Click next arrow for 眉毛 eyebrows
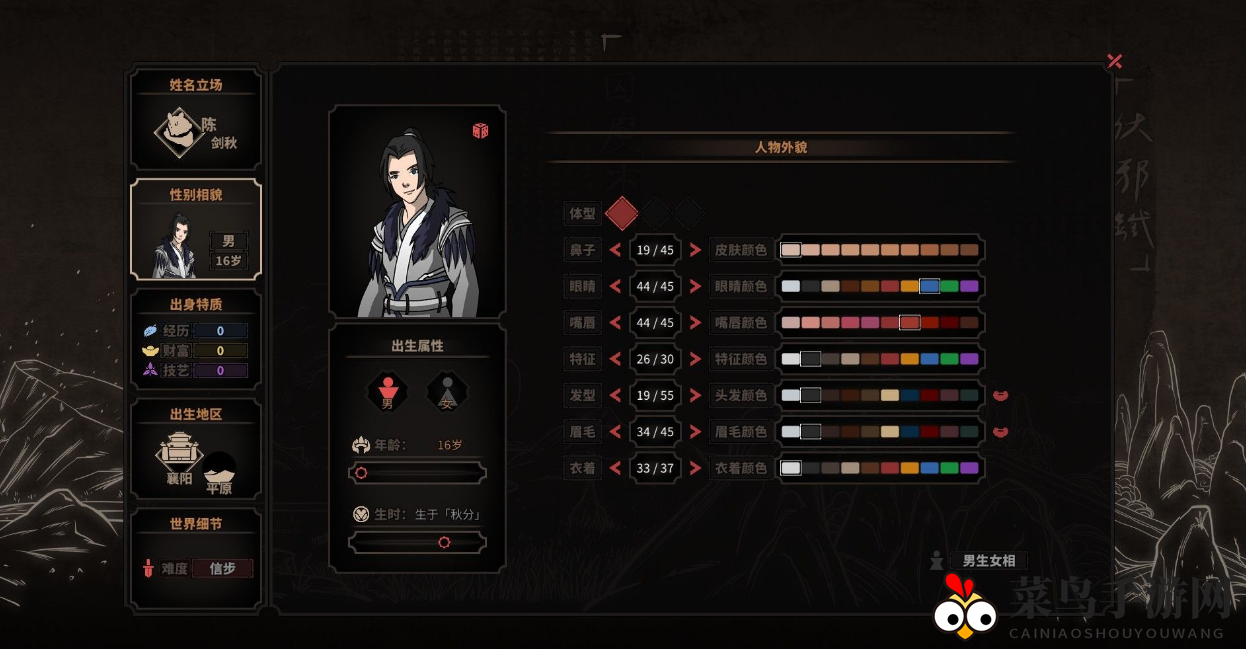The width and height of the screenshot is (1246, 649). coord(695,432)
